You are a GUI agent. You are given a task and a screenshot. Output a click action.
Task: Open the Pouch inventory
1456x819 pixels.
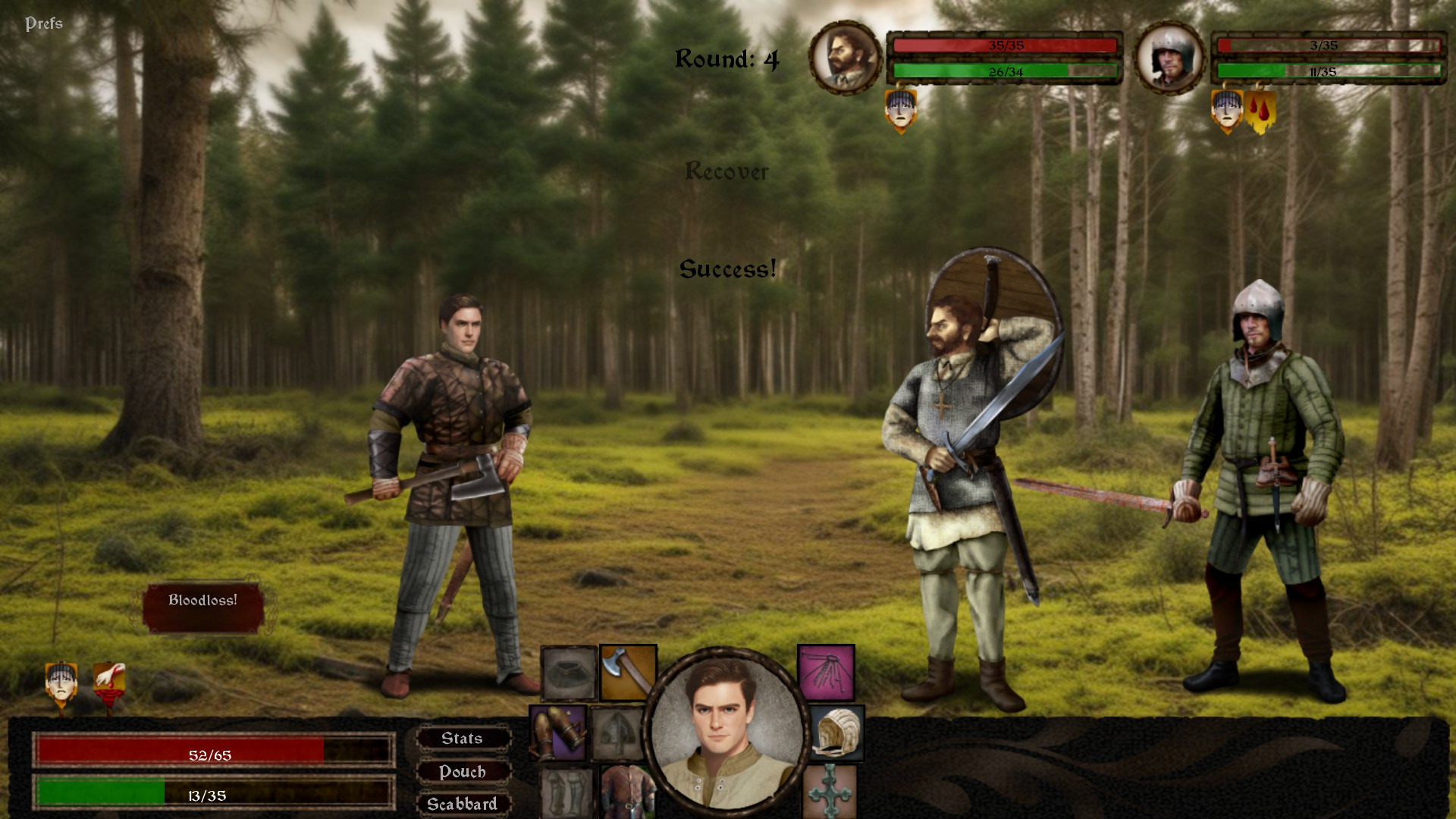(x=463, y=772)
